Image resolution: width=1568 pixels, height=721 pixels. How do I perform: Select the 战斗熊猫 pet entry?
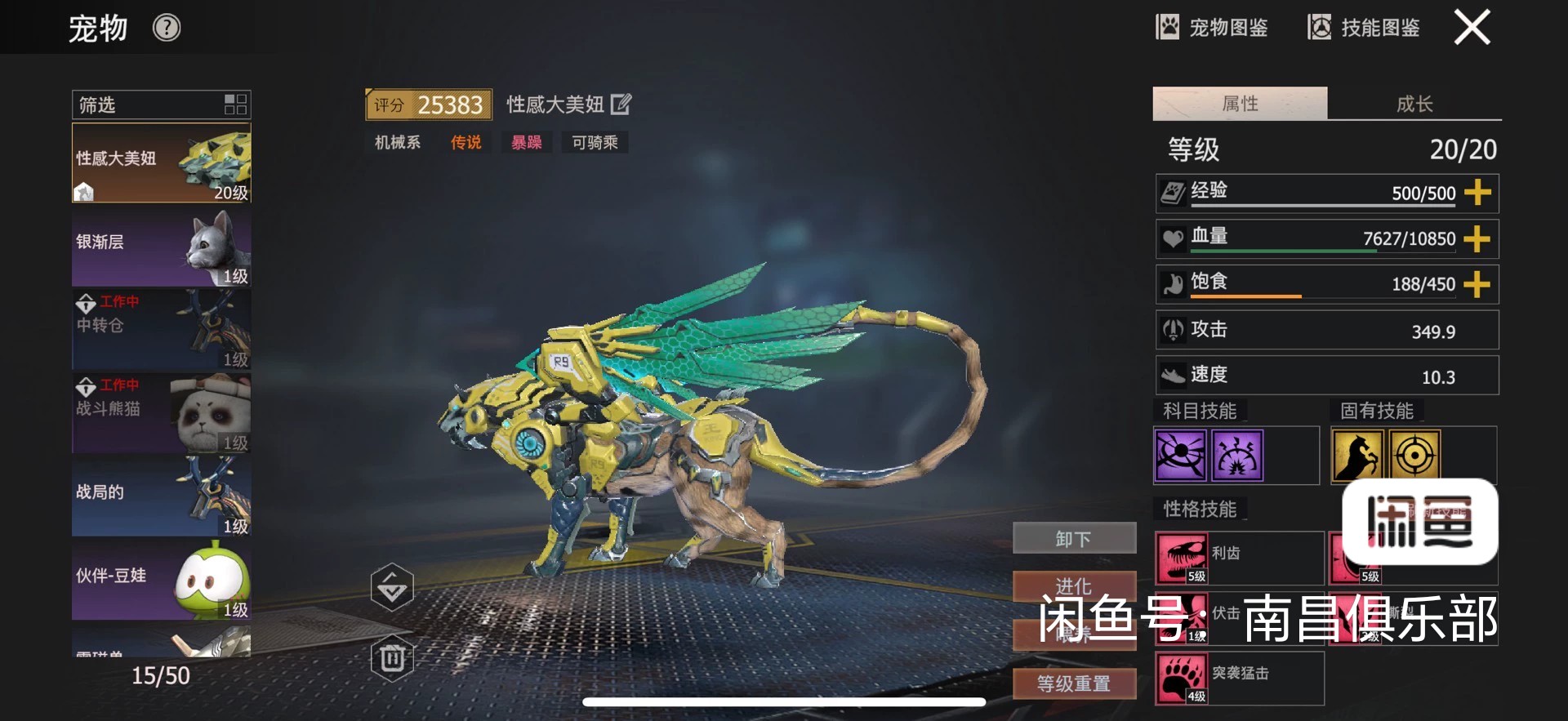point(161,414)
